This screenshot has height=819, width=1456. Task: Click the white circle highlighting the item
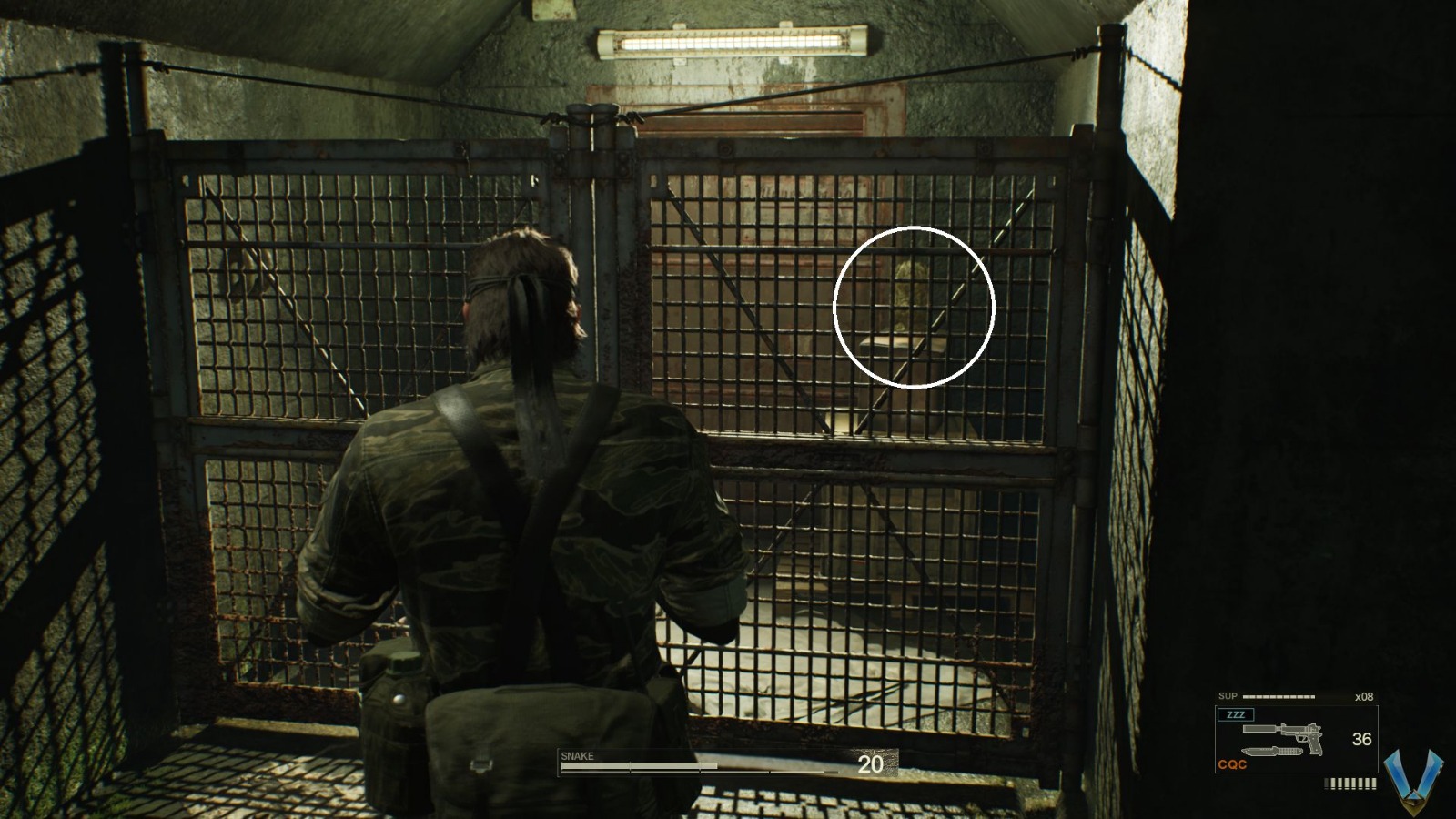(x=913, y=306)
